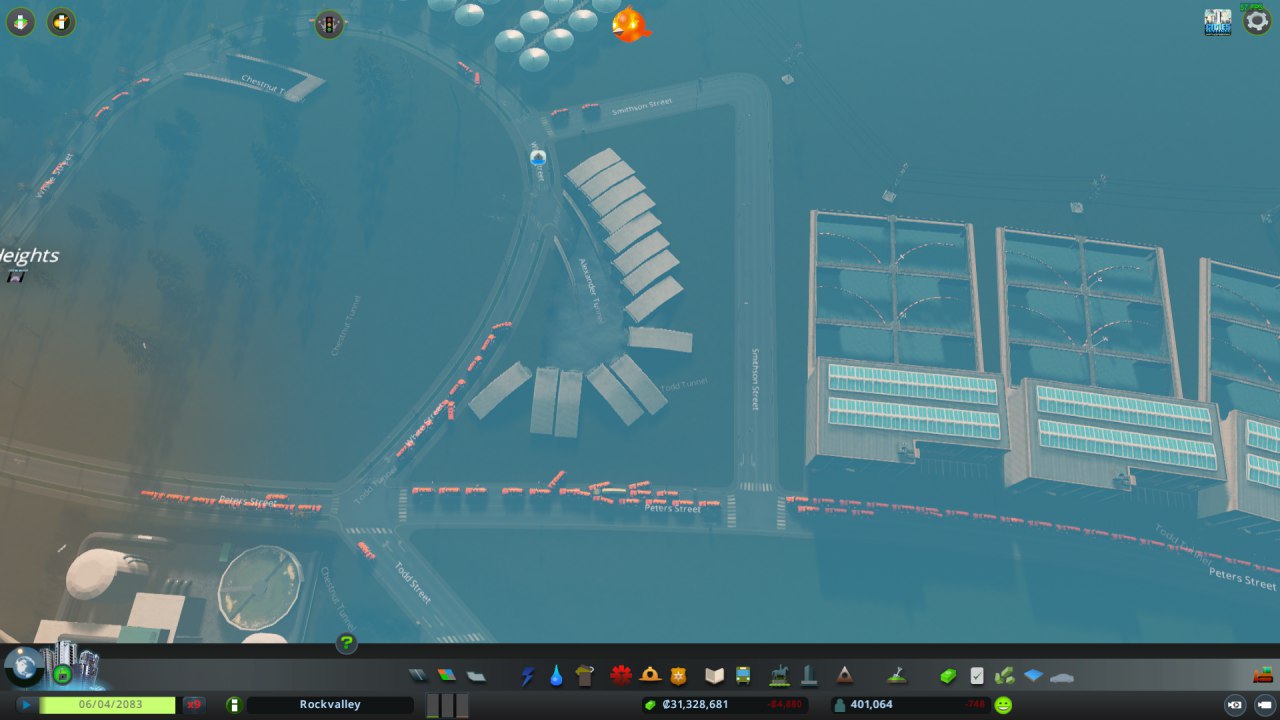Activate the Bulldoze tool
1280x720 pixels.
(x=1262, y=675)
